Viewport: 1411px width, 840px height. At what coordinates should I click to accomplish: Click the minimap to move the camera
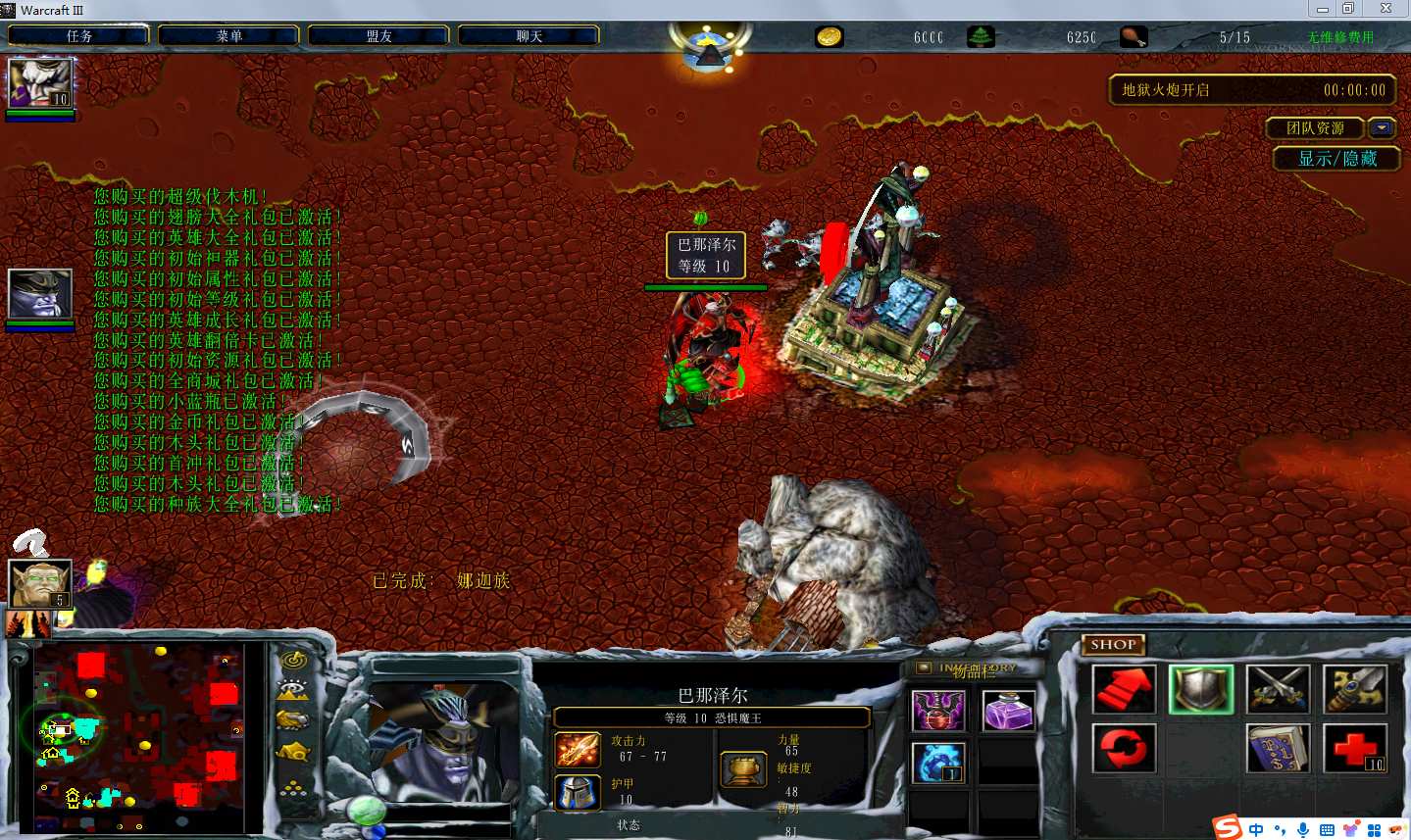(137, 737)
